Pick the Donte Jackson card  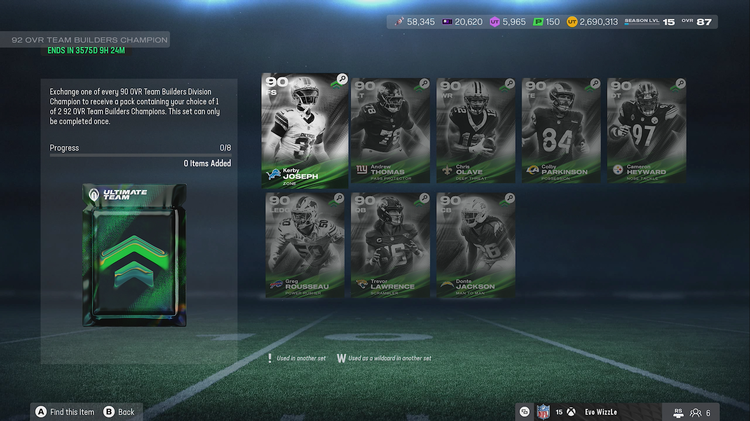click(x=477, y=245)
